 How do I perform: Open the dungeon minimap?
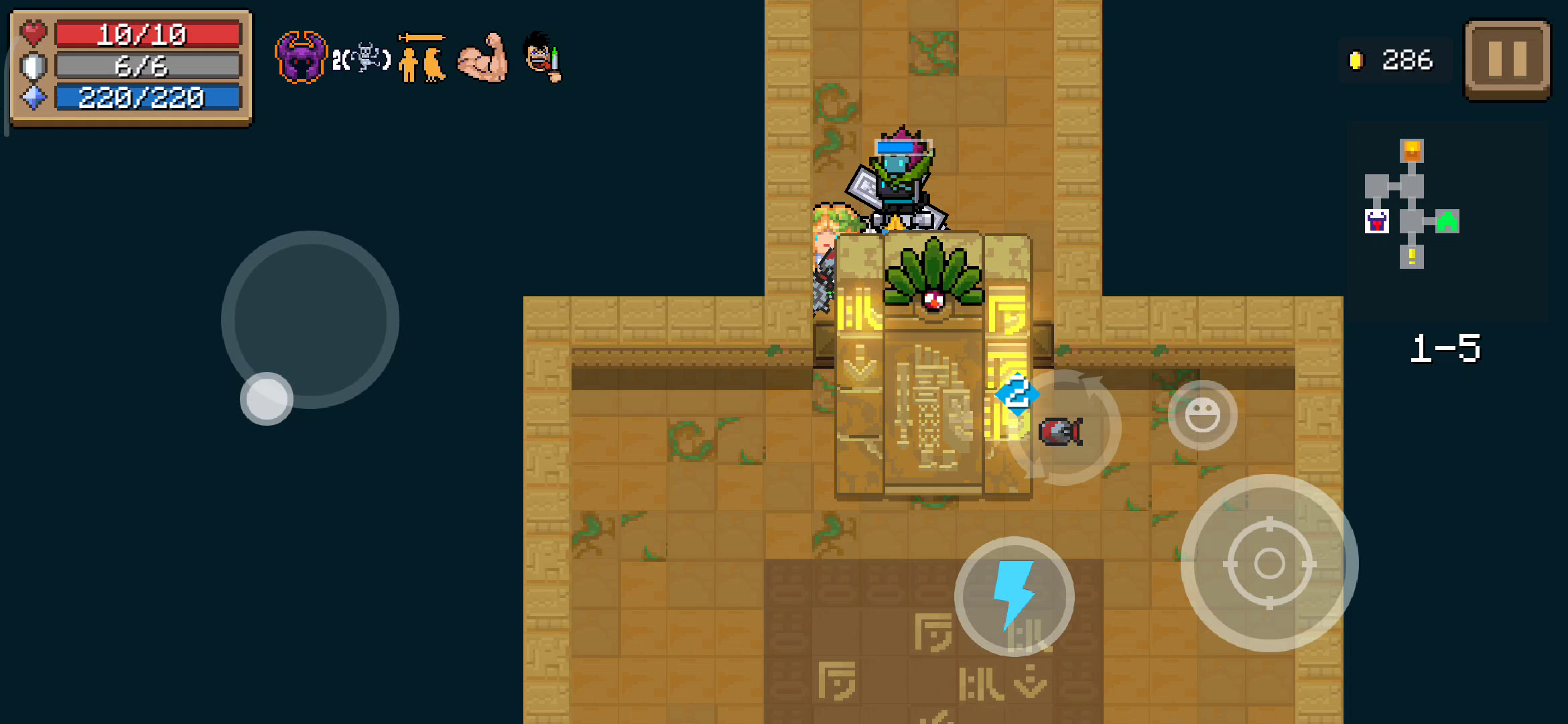click(1411, 204)
